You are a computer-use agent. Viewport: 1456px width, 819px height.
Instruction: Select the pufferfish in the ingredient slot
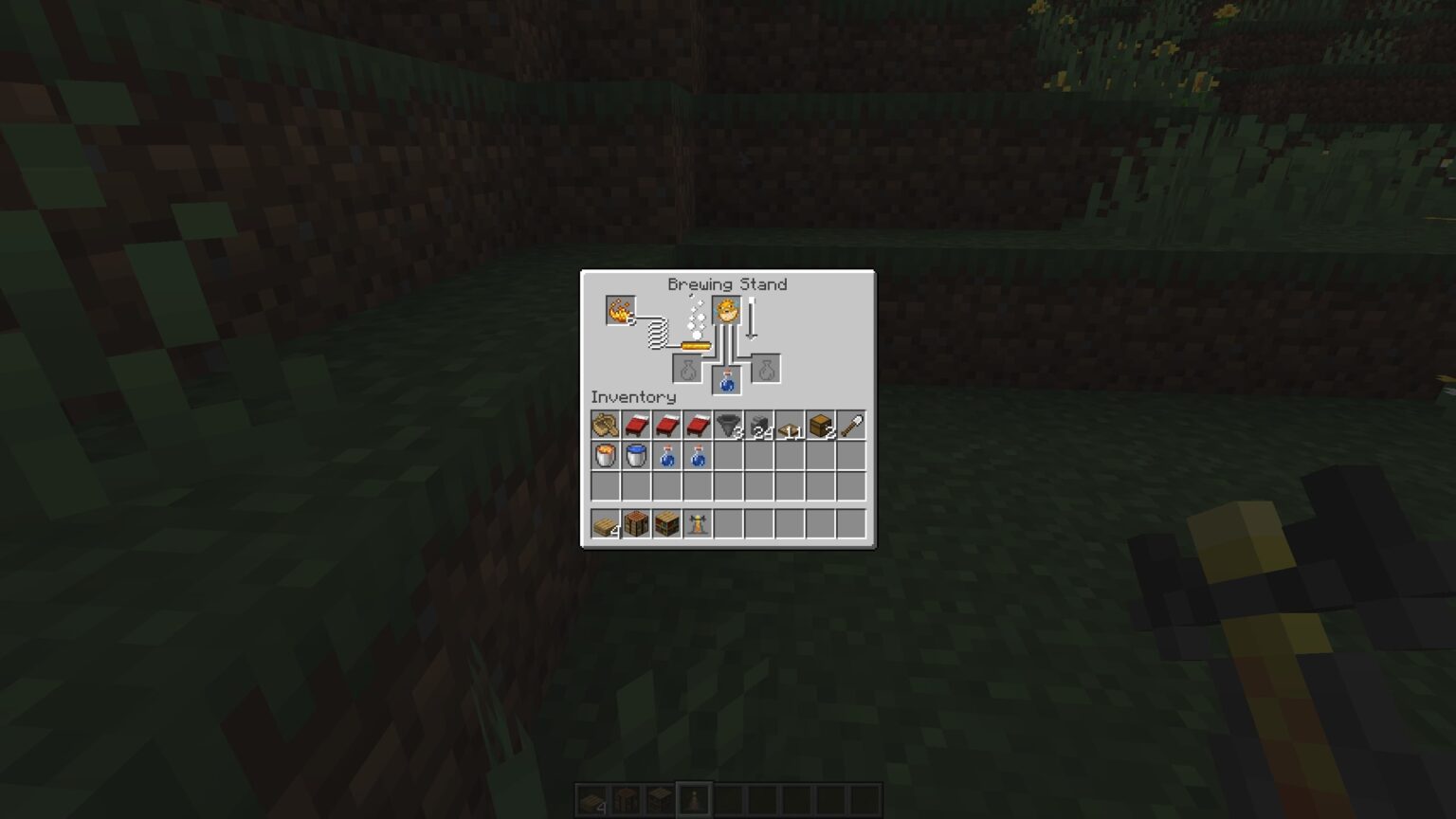[726, 310]
